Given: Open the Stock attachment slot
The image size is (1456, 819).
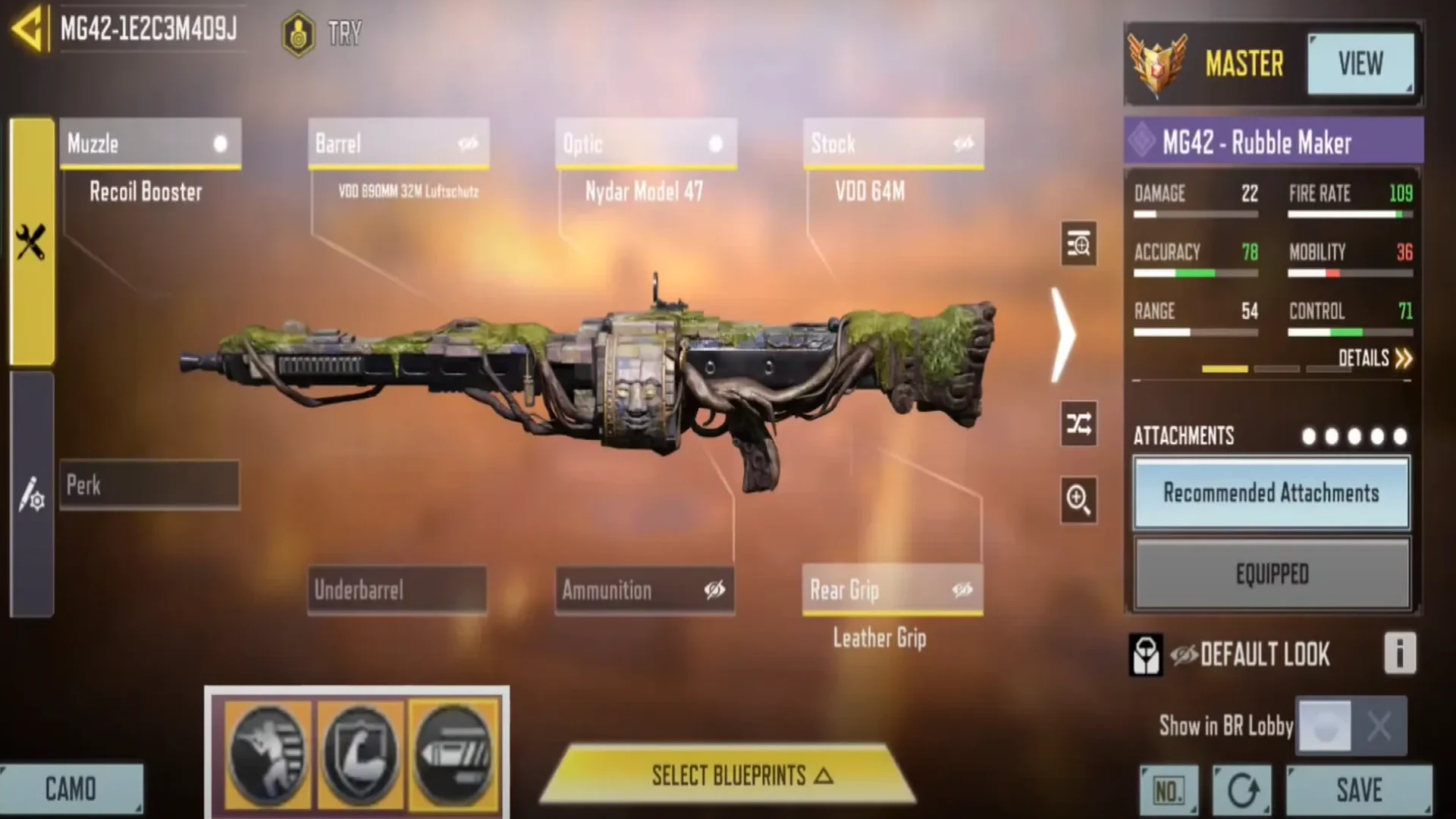Looking at the screenshot, I should click(893, 143).
